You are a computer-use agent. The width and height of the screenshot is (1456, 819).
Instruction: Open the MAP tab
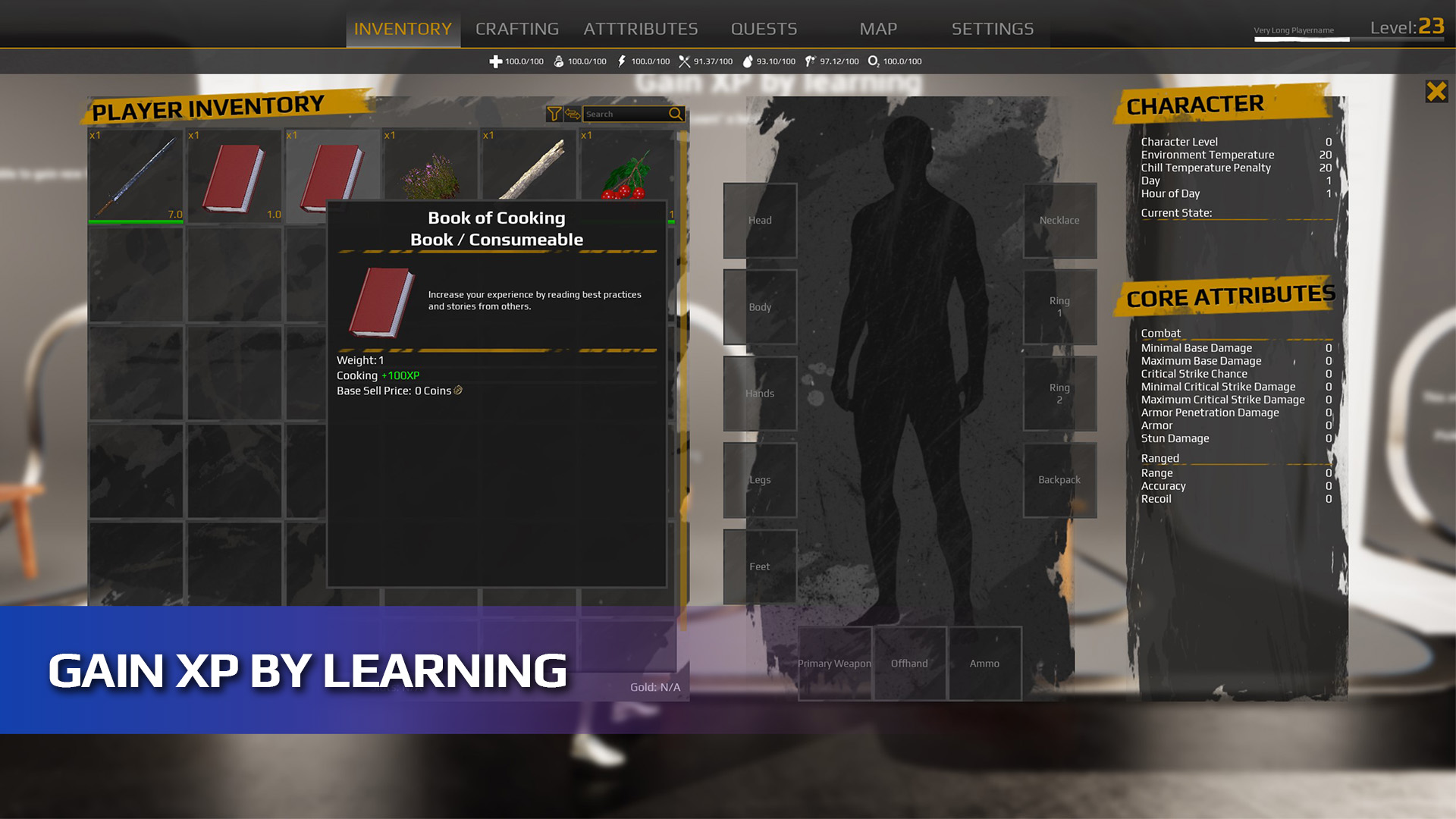click(878, 28)
